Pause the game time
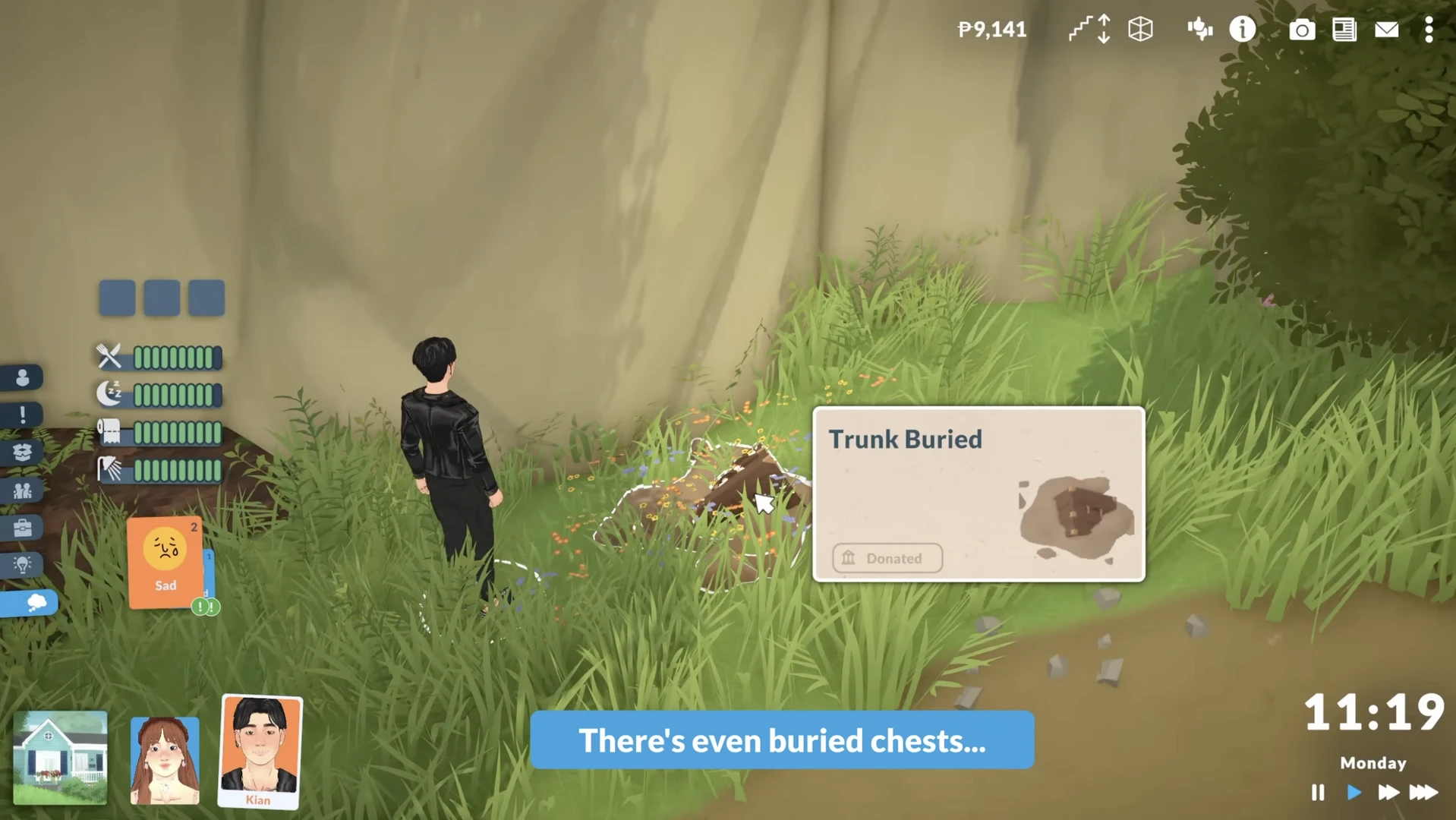Screen dimensions: 1456x820 tap(1317, 793)
